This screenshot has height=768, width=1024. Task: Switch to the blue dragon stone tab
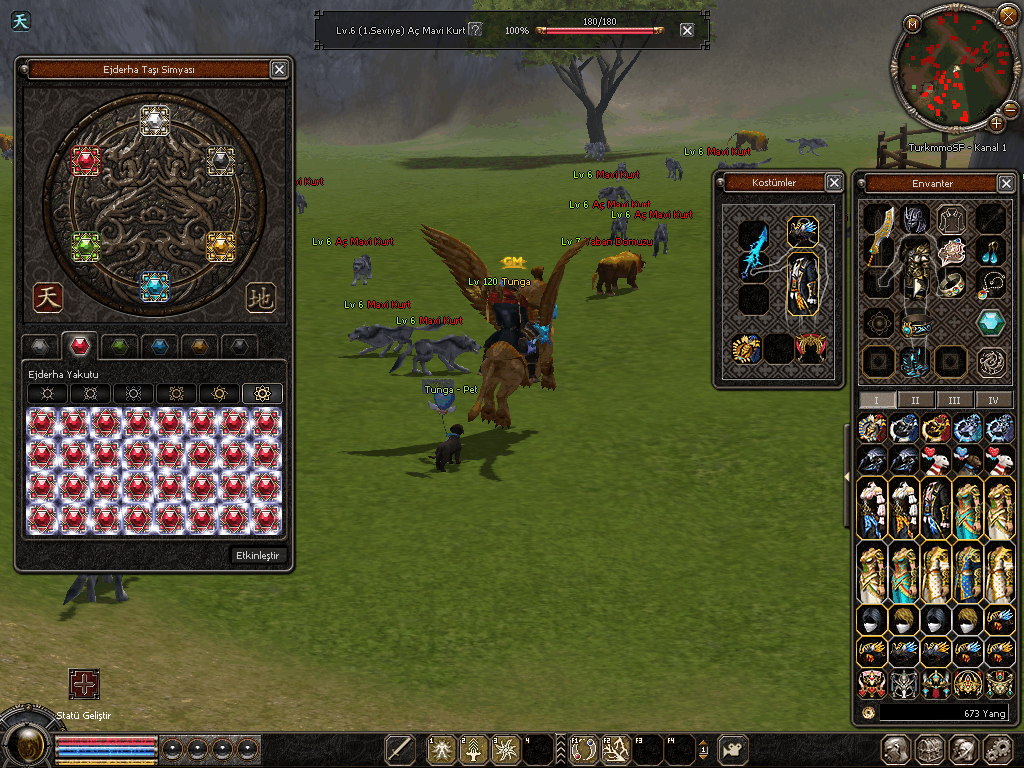(x=158, y=346)
